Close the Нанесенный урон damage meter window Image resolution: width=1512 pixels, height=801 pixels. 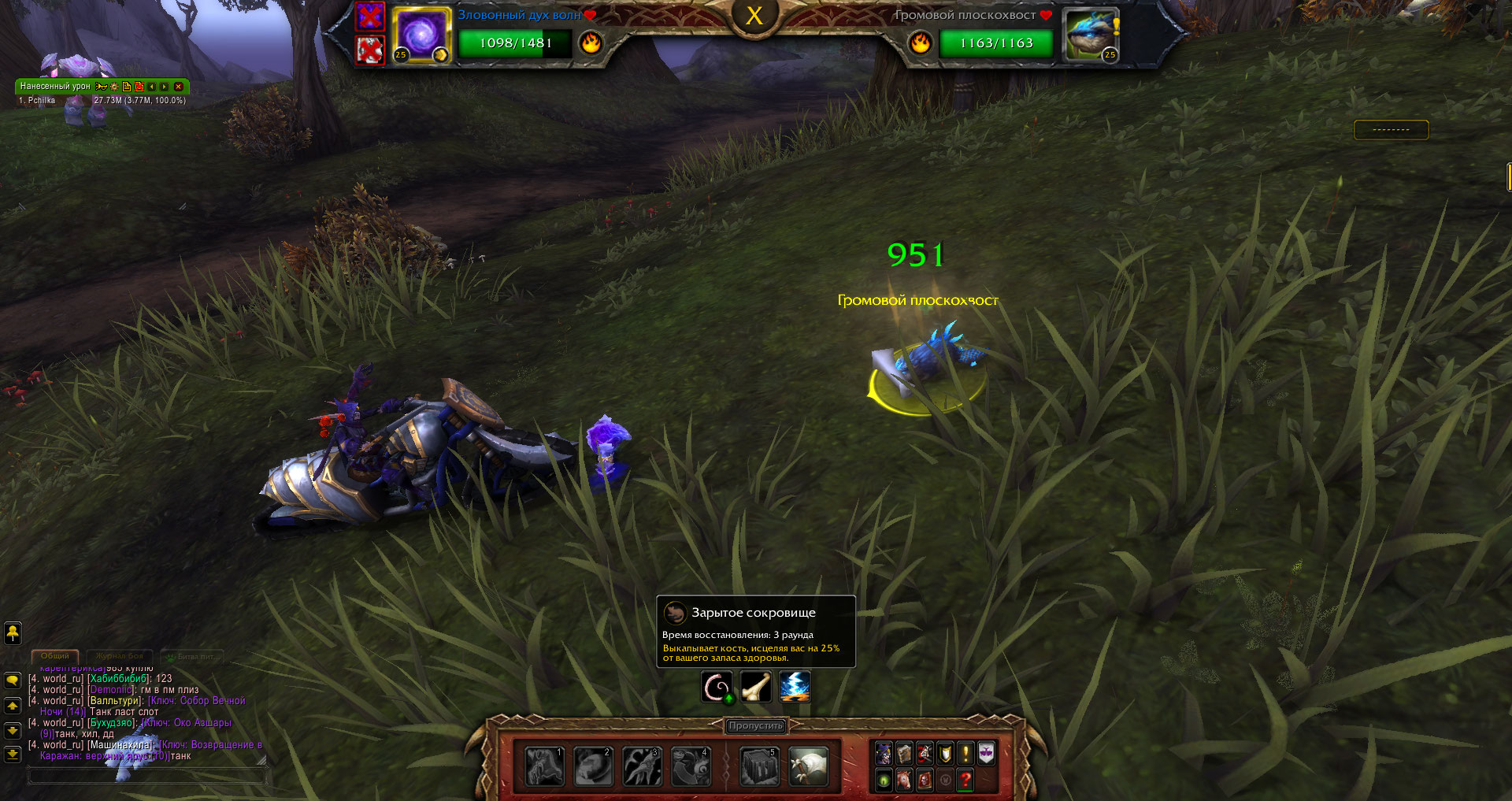click(x=179, y=87)
